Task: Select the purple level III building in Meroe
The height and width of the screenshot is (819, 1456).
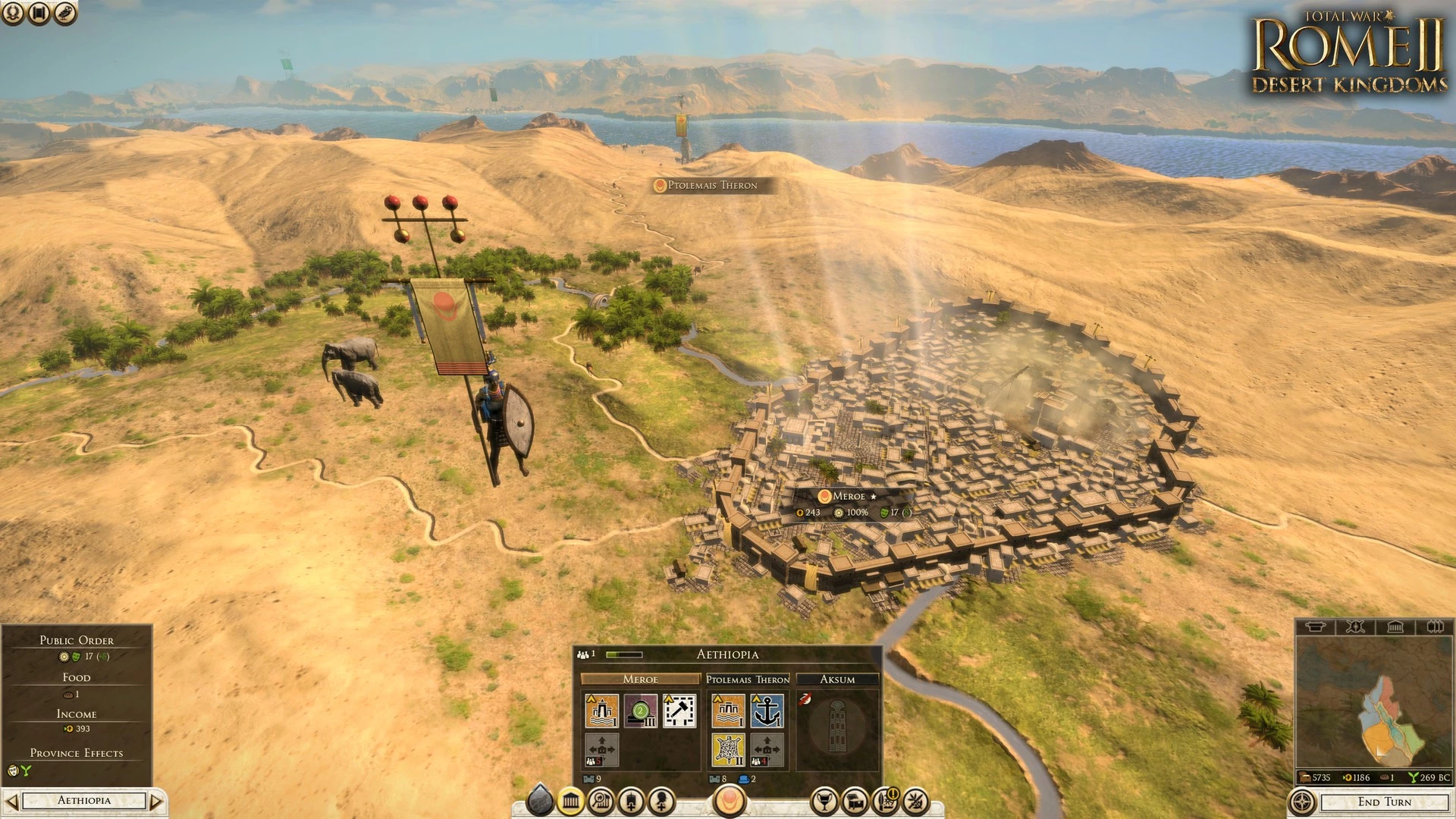Action: click(x=641, y=711)
